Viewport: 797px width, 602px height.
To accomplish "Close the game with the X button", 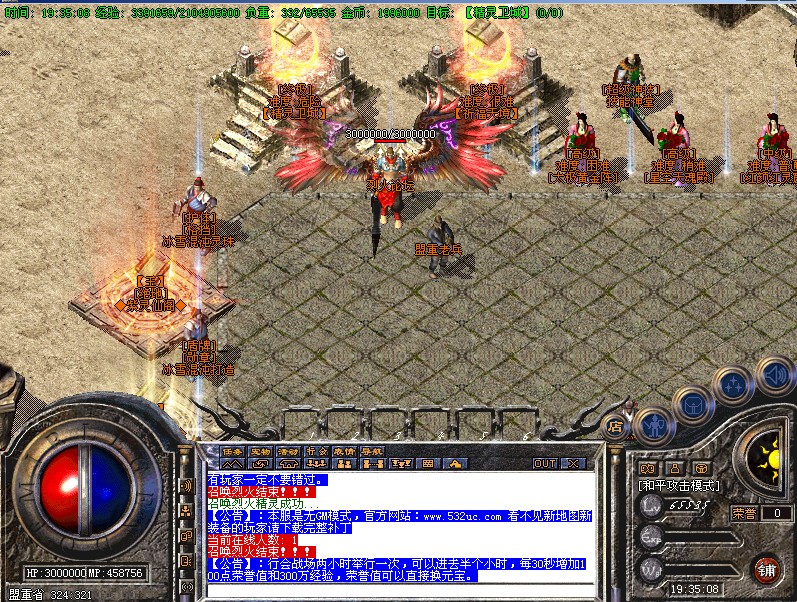I will 573,463.
